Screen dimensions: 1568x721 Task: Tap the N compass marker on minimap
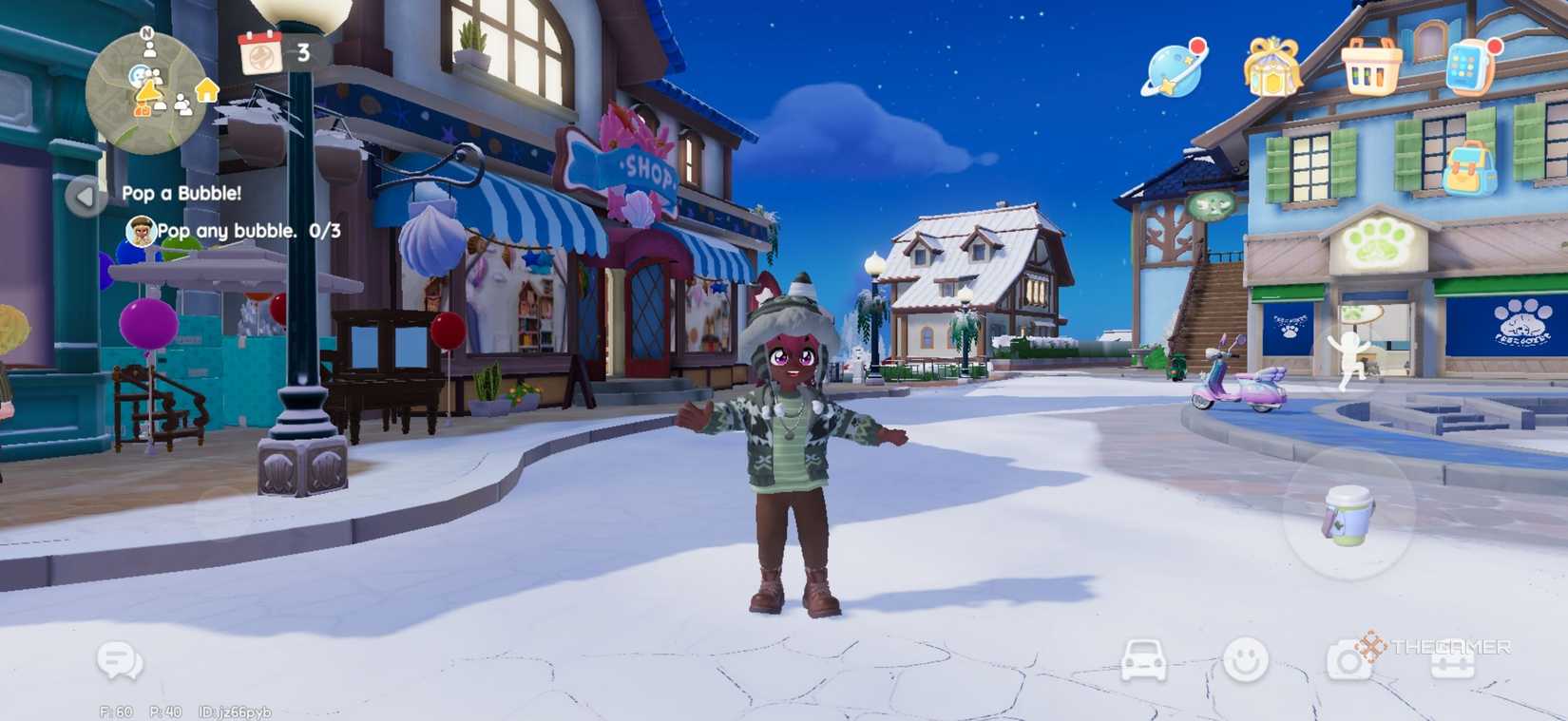coord(145,30)
